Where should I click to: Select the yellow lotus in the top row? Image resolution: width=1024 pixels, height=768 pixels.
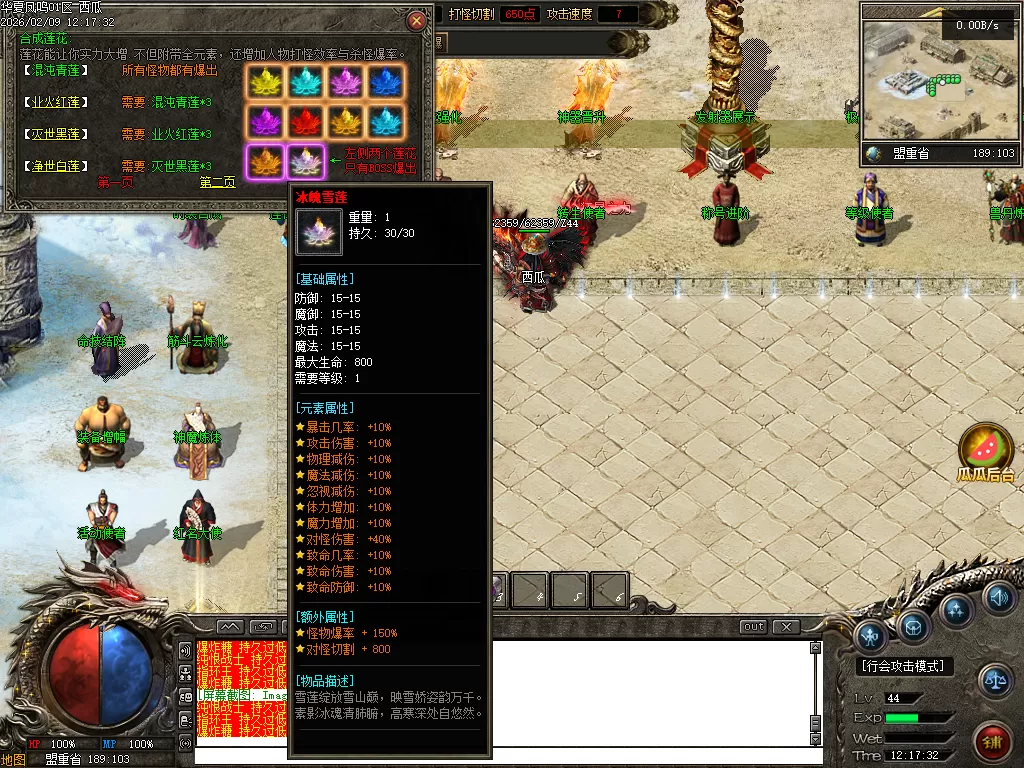265,83
